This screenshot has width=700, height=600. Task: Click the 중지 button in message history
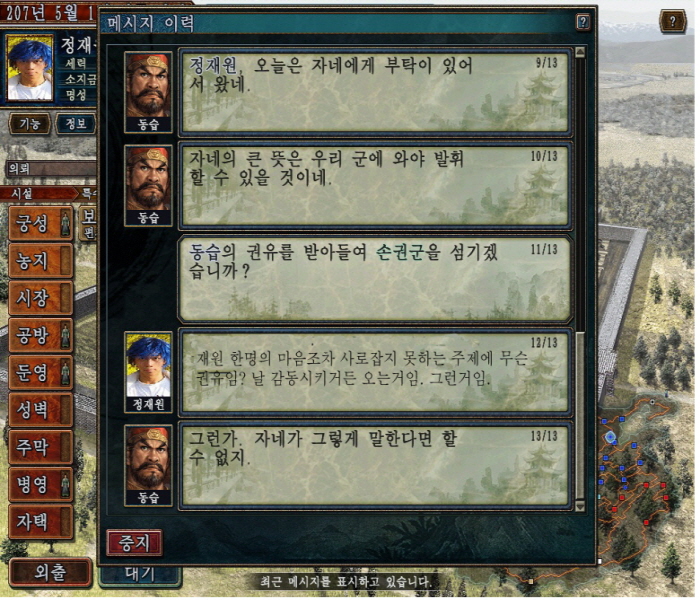134,542
